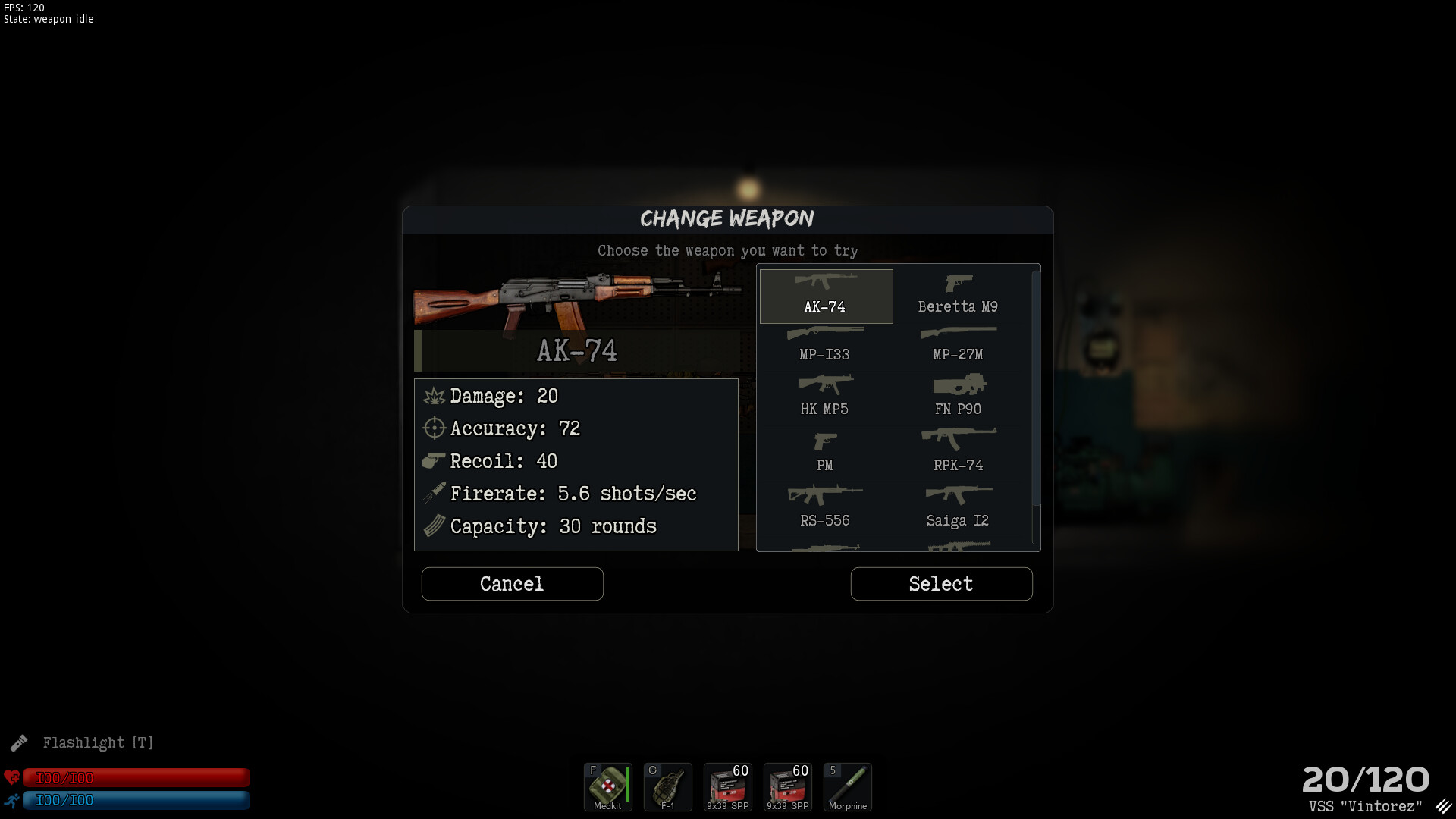1456x819 pixels.
Task: Choose the PM pistol
Action: 825,453
